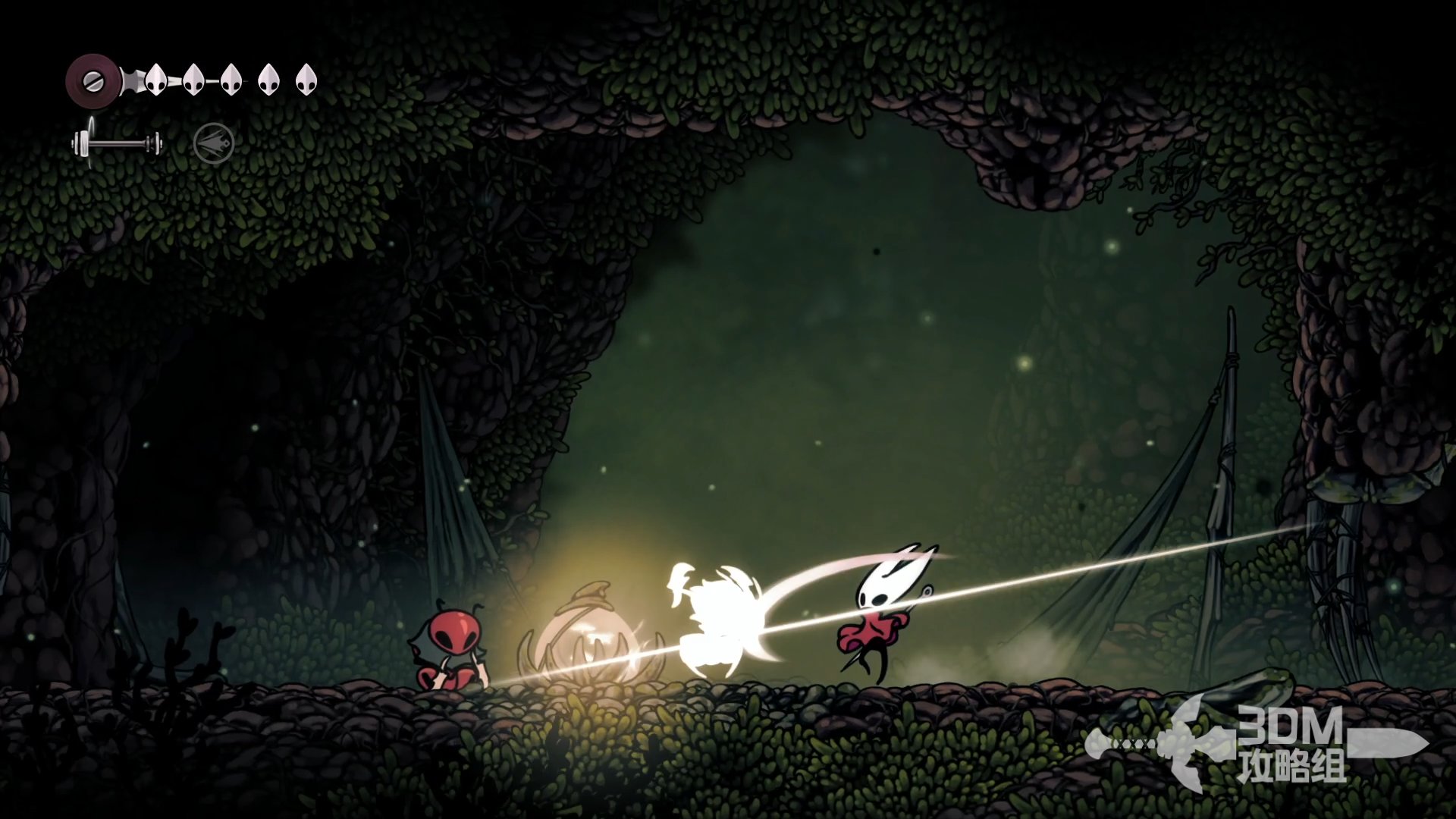The width and height of the screenshot is (1456, 819).
Task: Click the silk spool emblem
Action: pos(92,79)
